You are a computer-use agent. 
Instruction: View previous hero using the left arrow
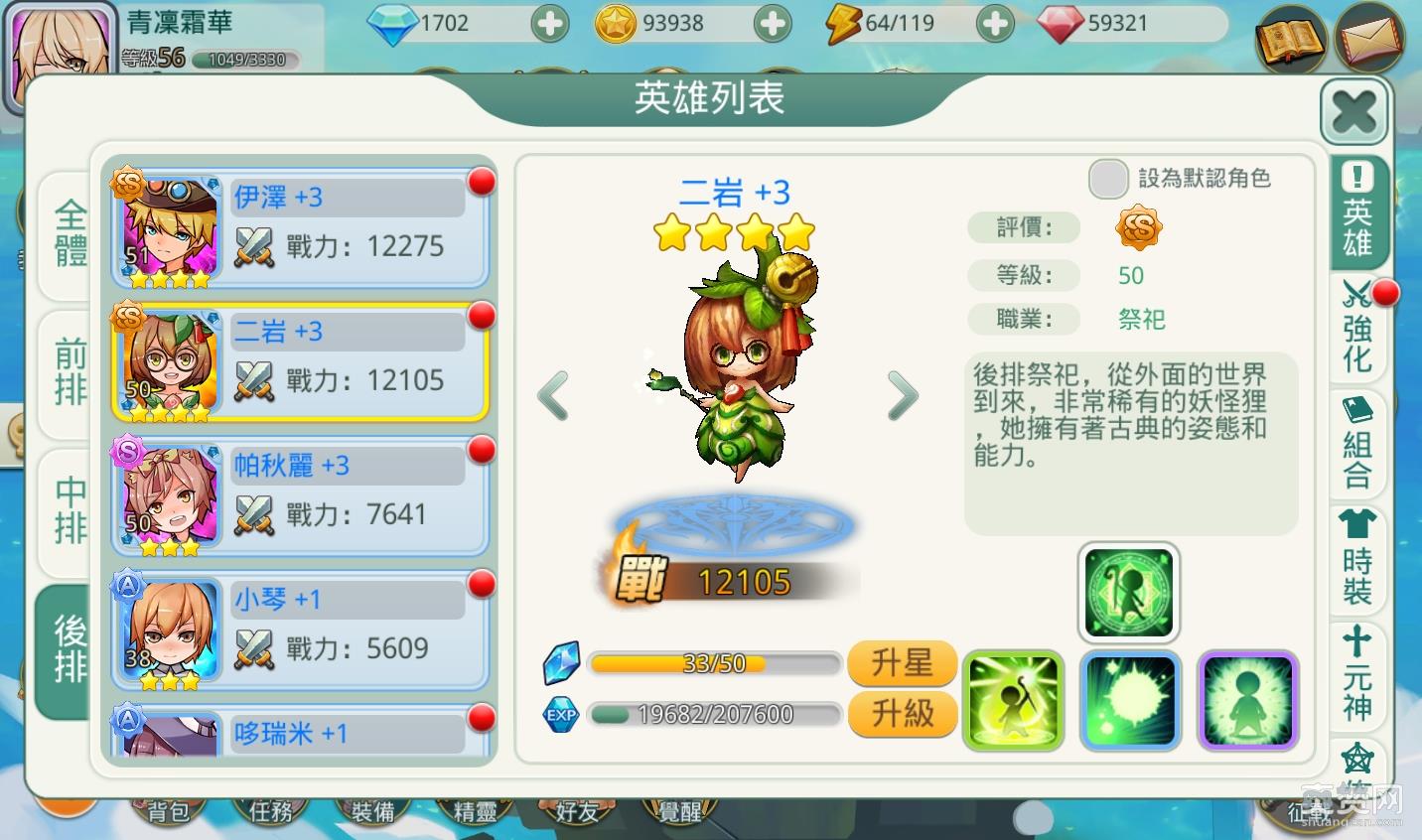553,396
